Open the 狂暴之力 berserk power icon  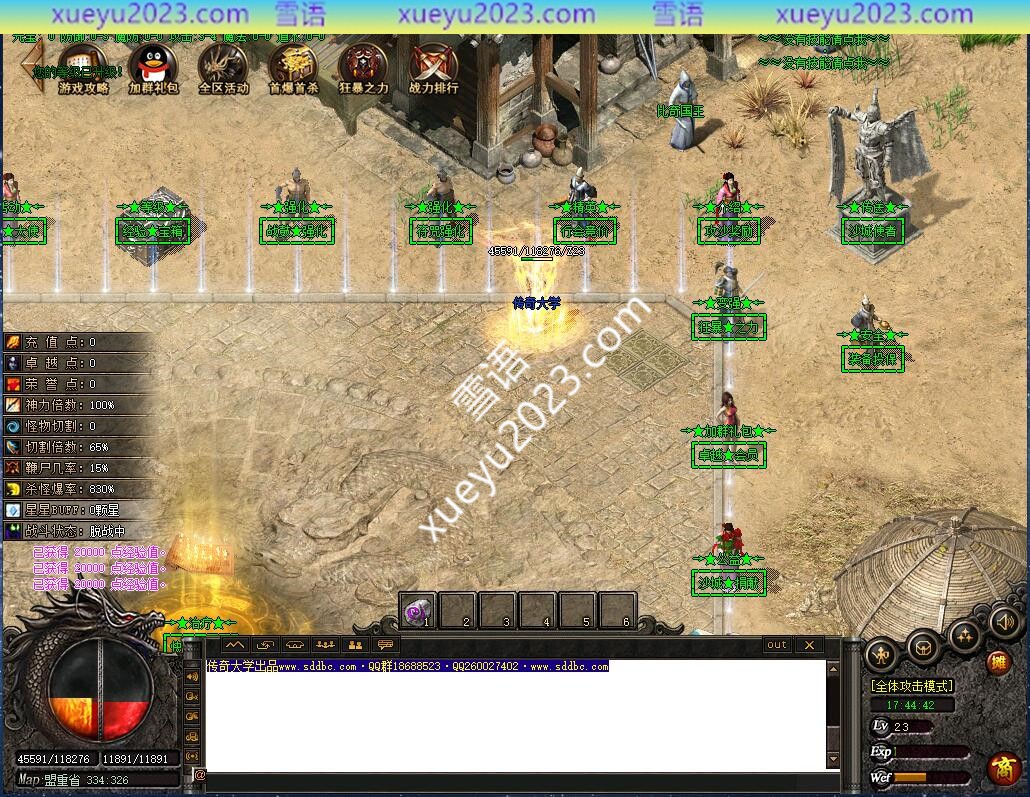(x=363, y=65)
